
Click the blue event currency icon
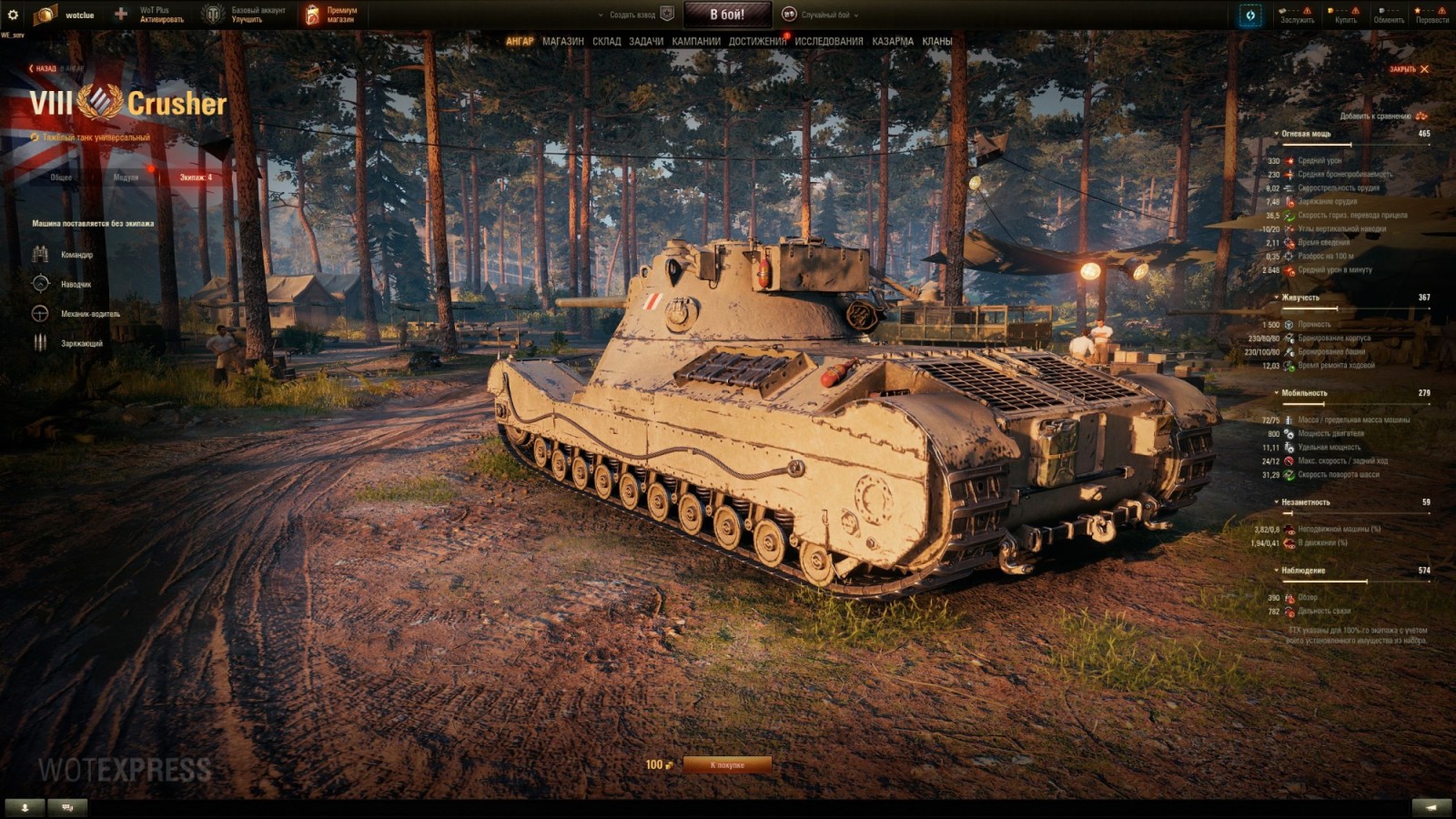(1249, 15)
